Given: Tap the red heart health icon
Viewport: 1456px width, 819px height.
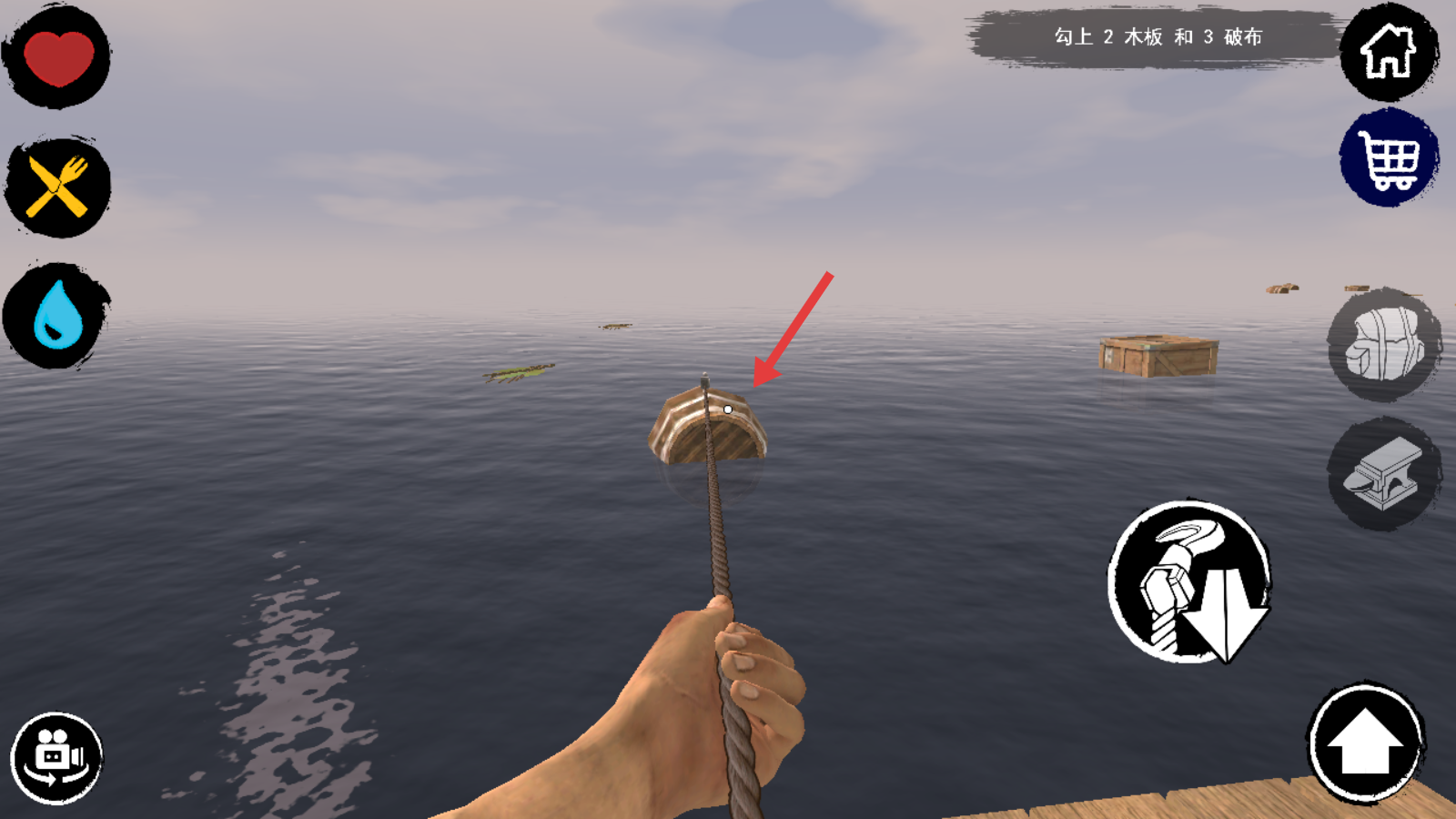Looking at the screenshot, I should click(57, 57).
